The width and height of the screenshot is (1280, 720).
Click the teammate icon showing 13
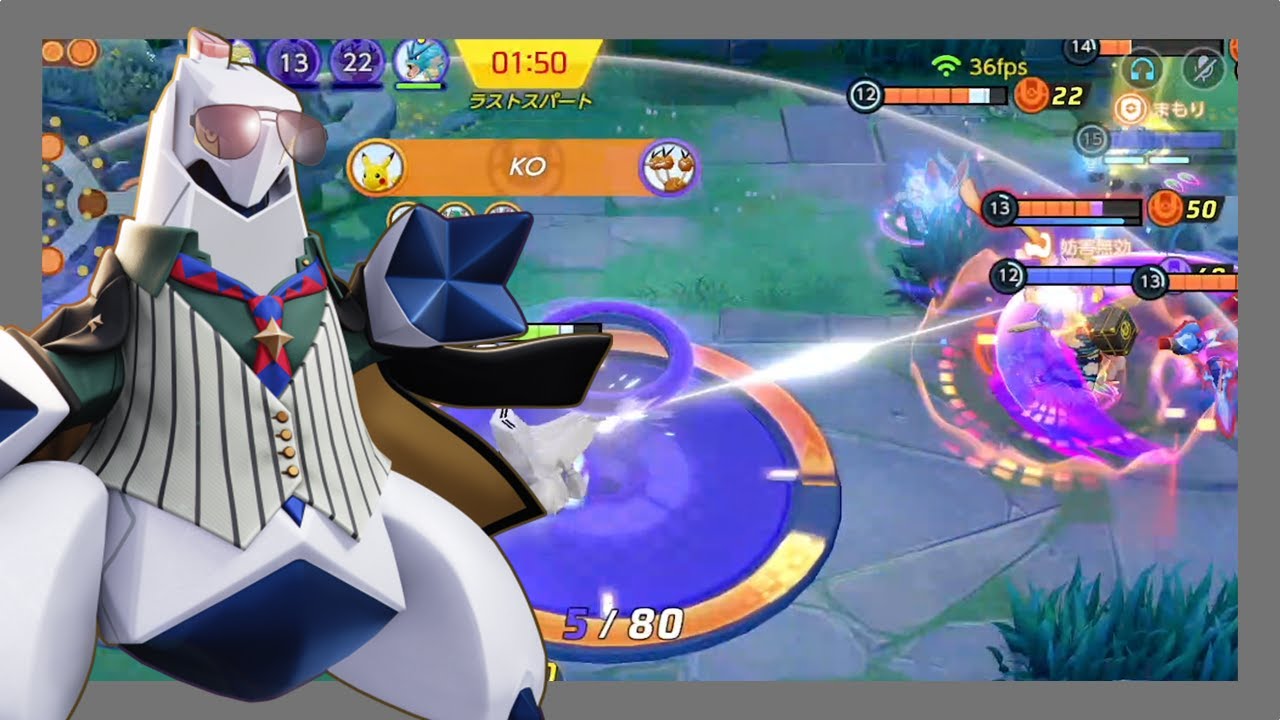click(x=294, y=63)
